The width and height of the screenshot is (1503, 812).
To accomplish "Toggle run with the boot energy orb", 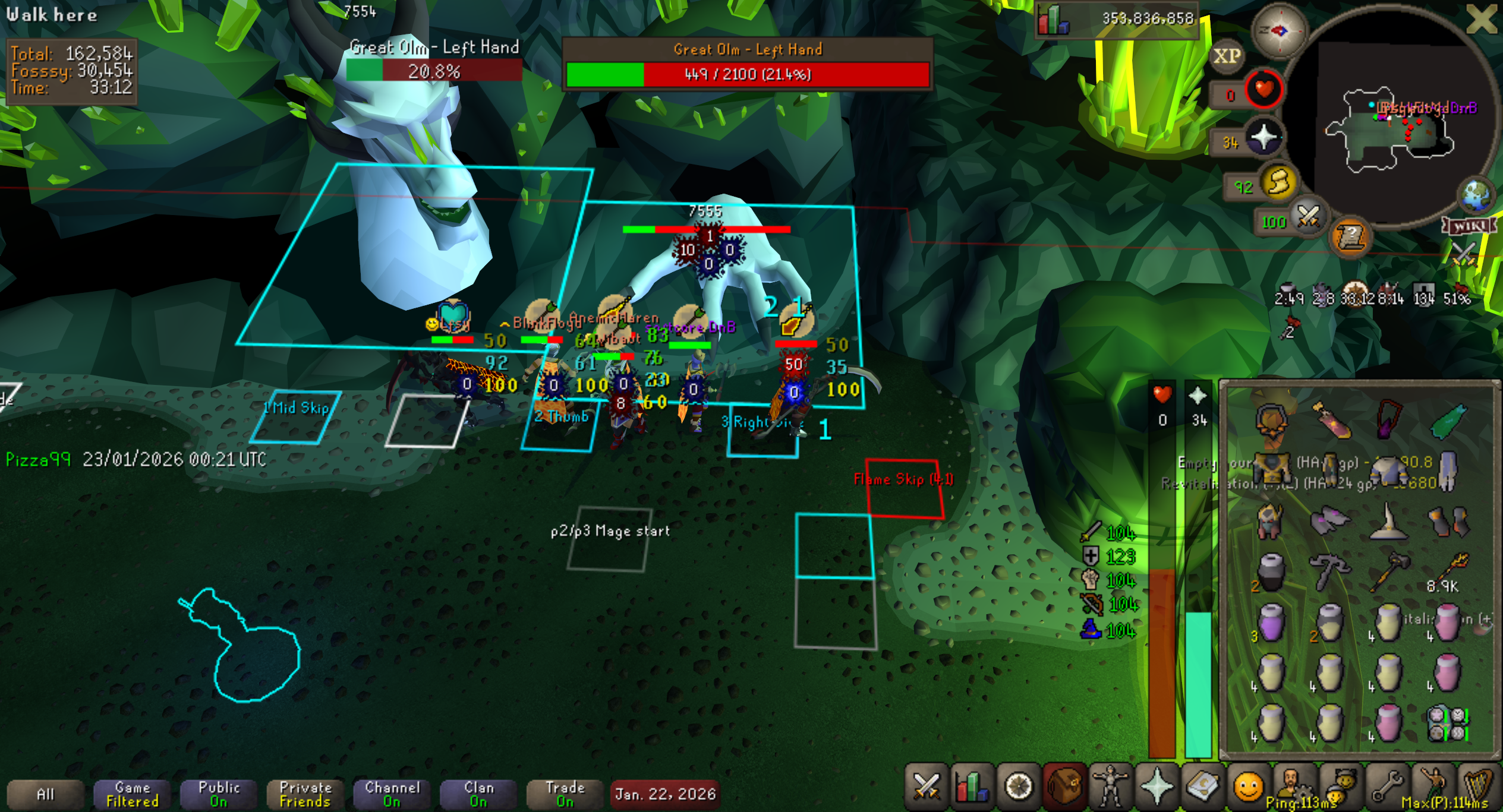I will click(1278, 182).
